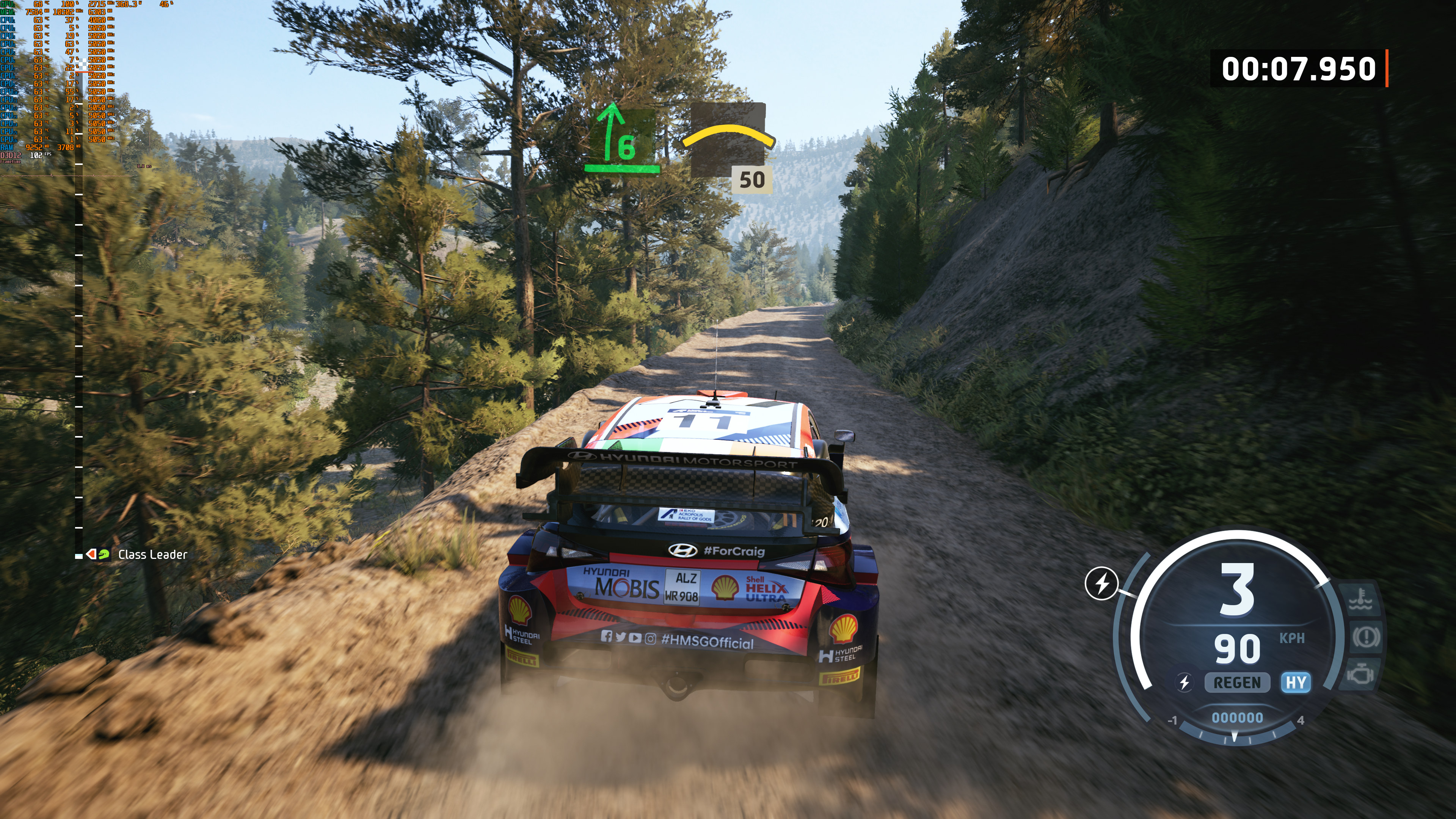This screenshot has width=1456, height=819.
Task: Select the Class Leader progress marker
Action: click(97, 554)
